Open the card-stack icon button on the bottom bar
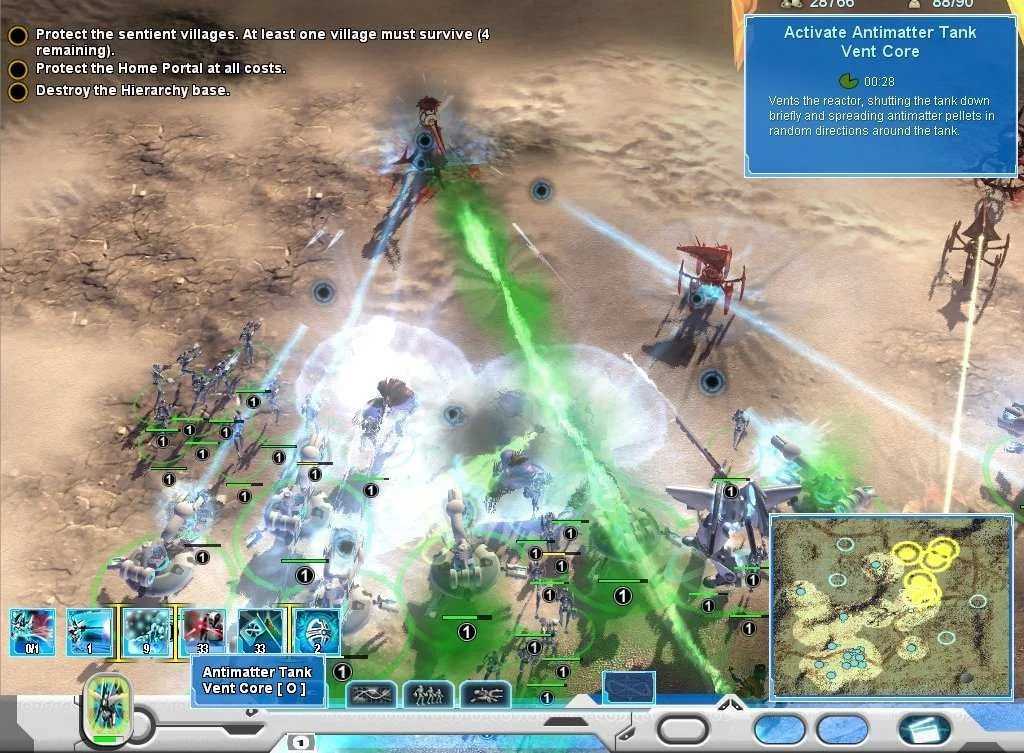The width and height of the screenshot is (1024, 753). tap(925, 729)
